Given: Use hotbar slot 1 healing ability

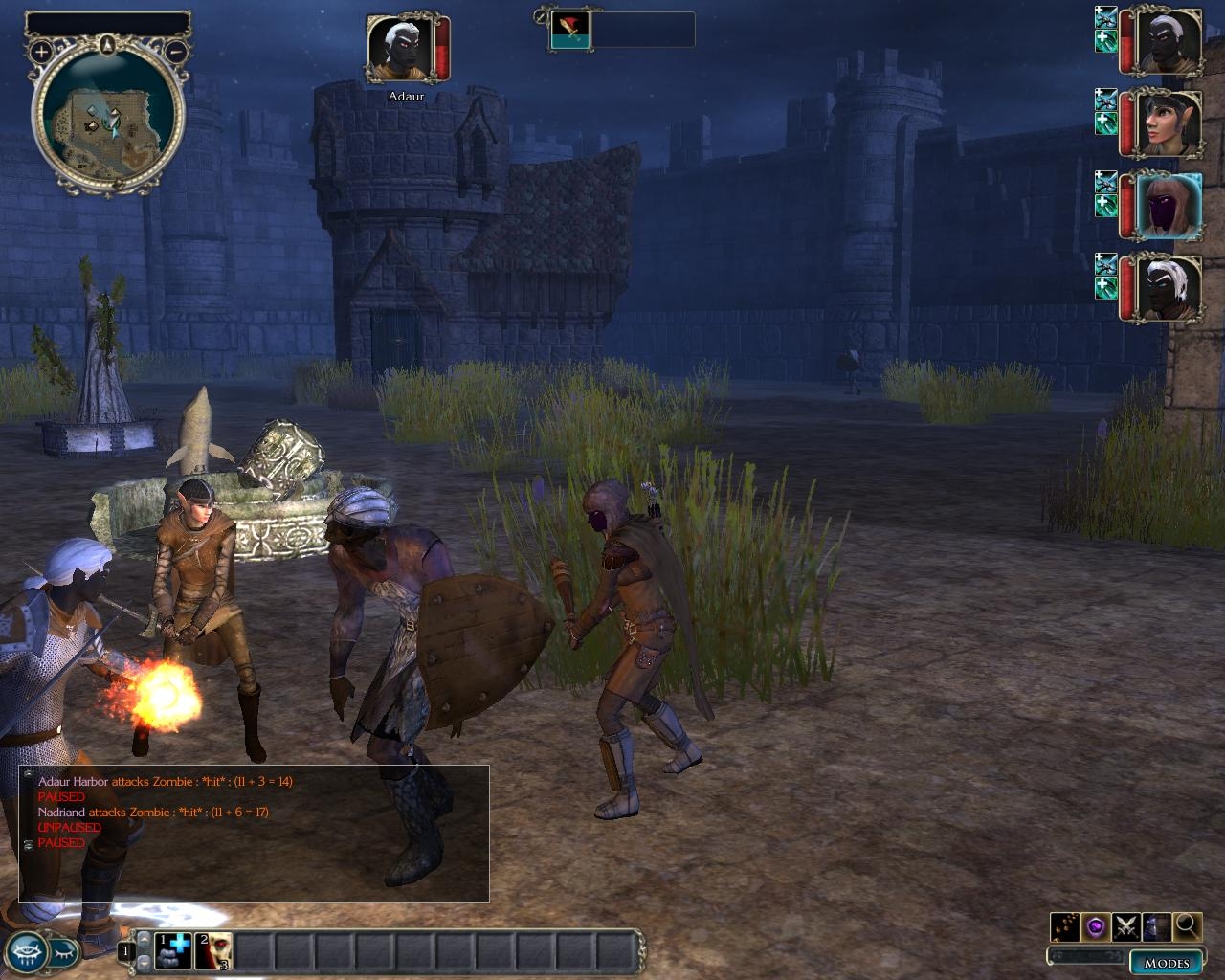Looking at the screenshot, I should click(173, 950).
